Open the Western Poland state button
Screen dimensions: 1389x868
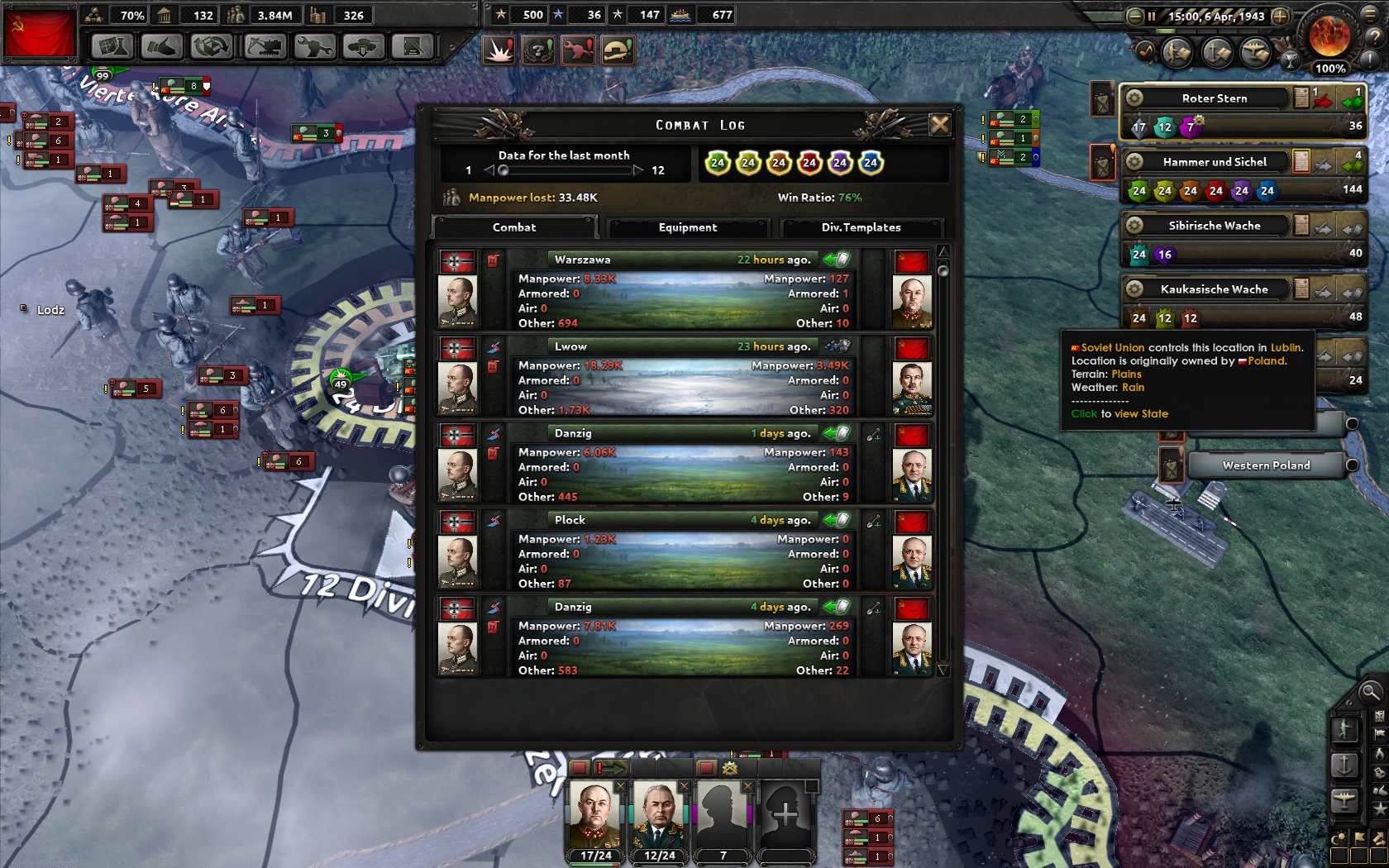(1266, 465)
